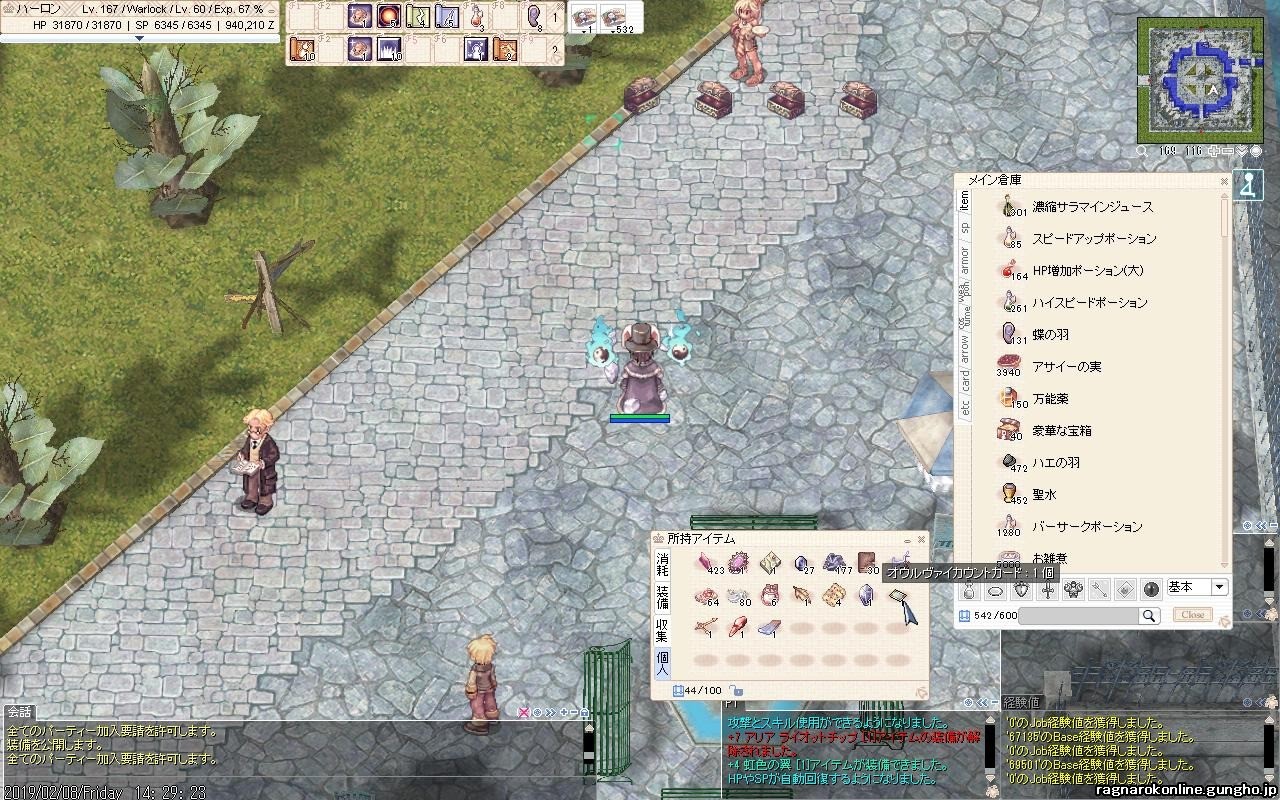Select ハエの羽 fly wing in storage
1280x800 pixels.
pyautogui.click(x=1056, y=463)
